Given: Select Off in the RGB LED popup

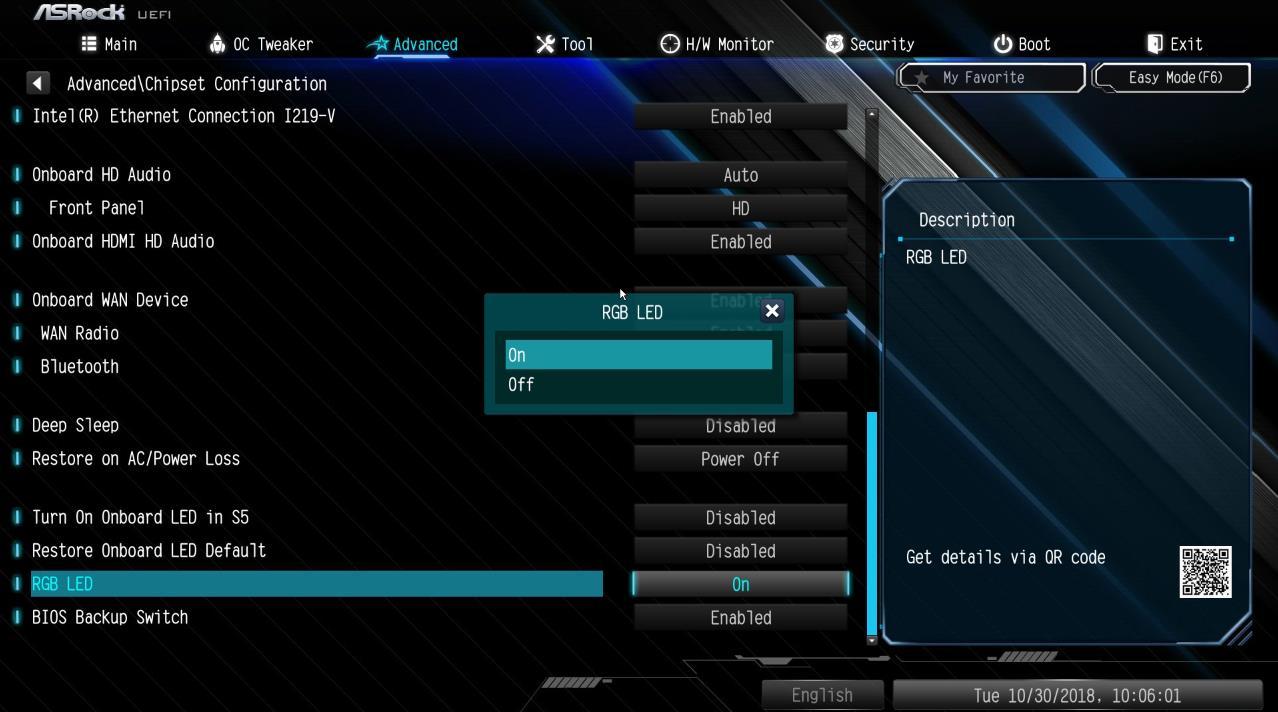Looking at the screenshot, I should point(638,385).
